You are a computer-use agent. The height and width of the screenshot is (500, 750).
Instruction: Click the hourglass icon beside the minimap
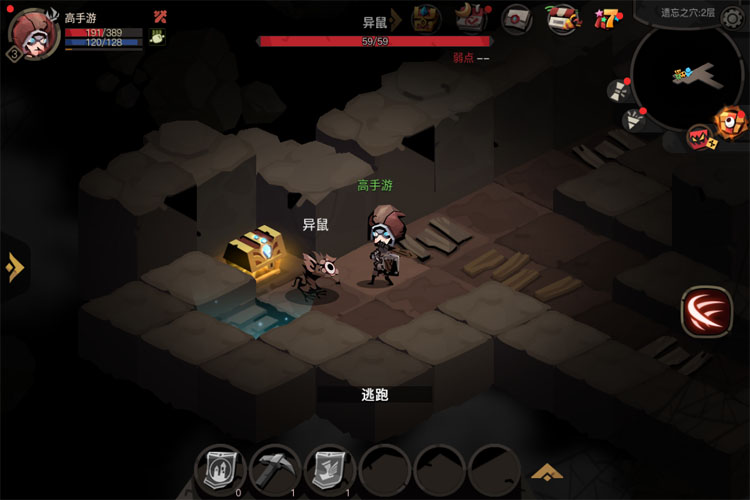click(x=617, y=90)
